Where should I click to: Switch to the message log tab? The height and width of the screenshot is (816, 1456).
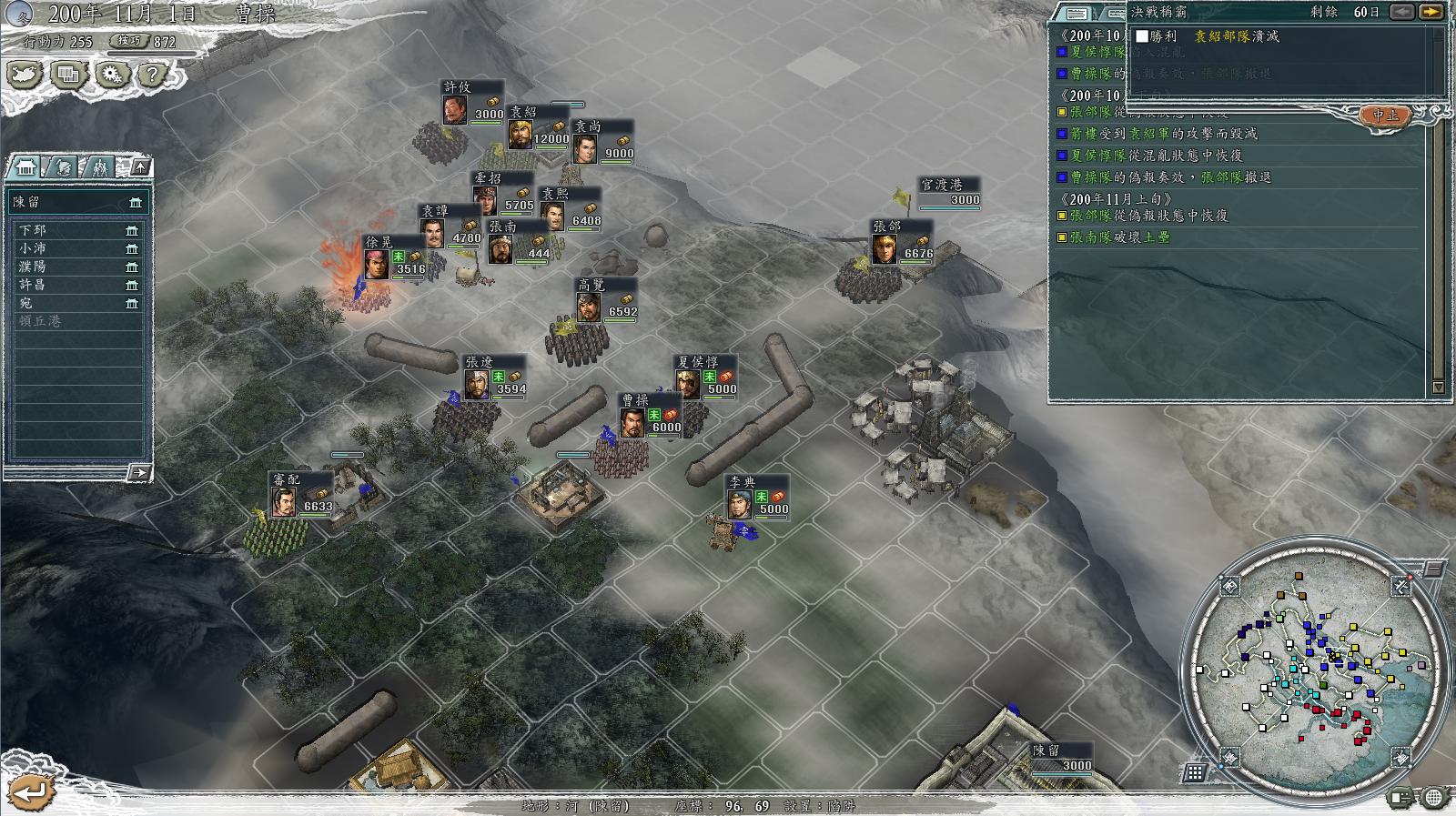pos(1076,13)
